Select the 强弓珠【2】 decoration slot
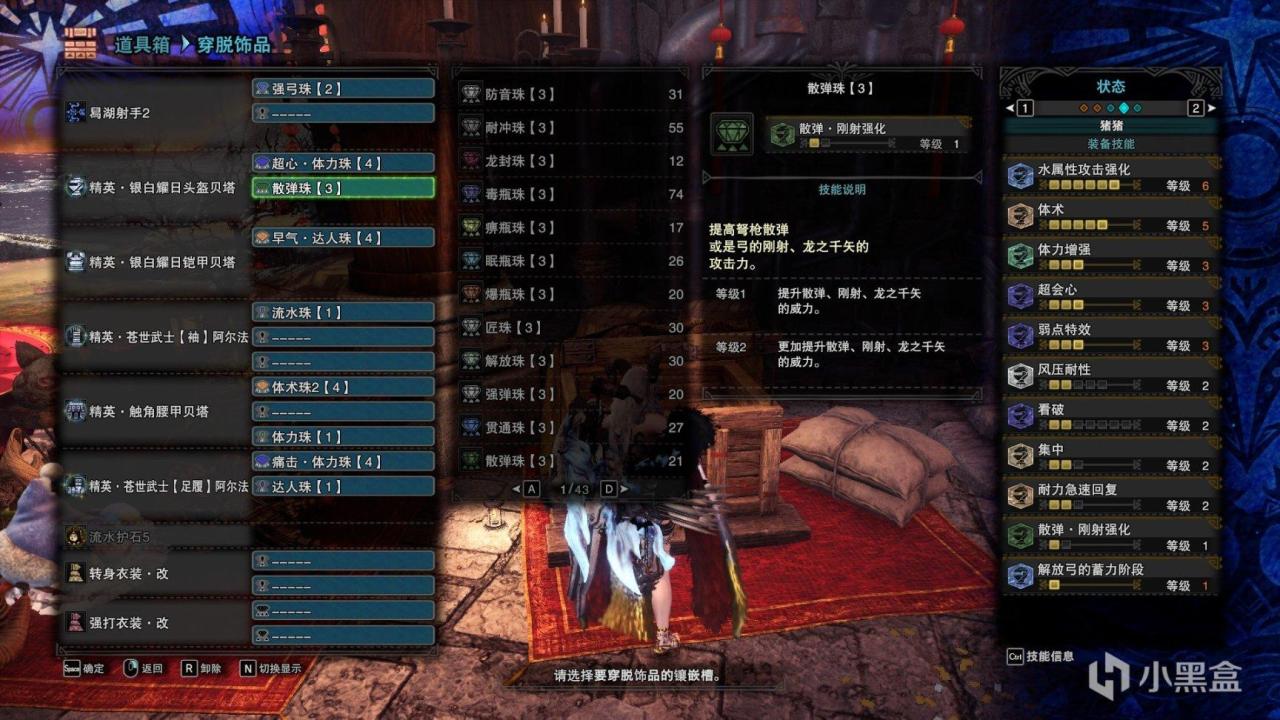Screen dimensions: 1280x720 pyautogui.click(x=343, y=89)
